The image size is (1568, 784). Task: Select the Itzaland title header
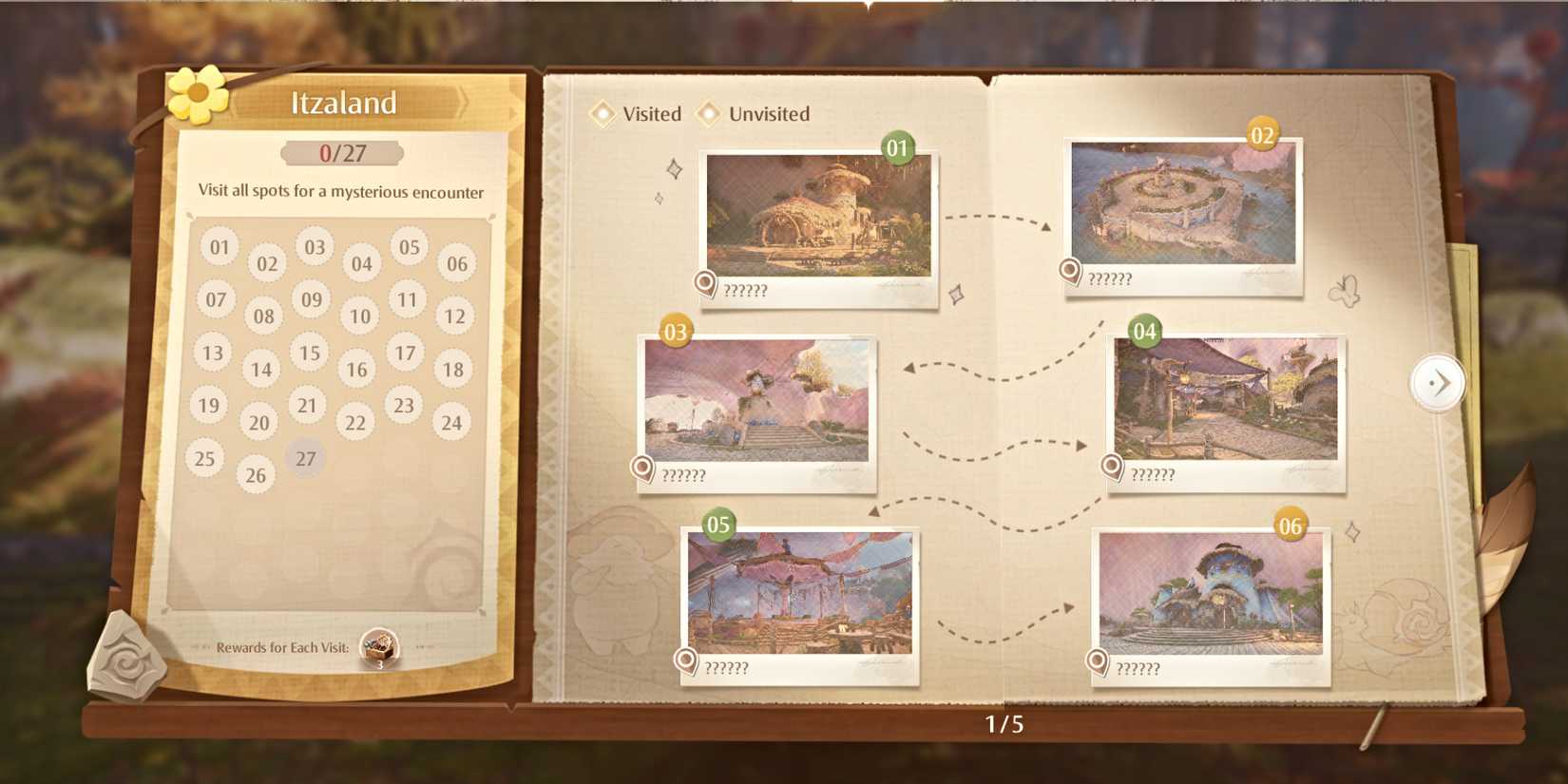tap(344, 104)
